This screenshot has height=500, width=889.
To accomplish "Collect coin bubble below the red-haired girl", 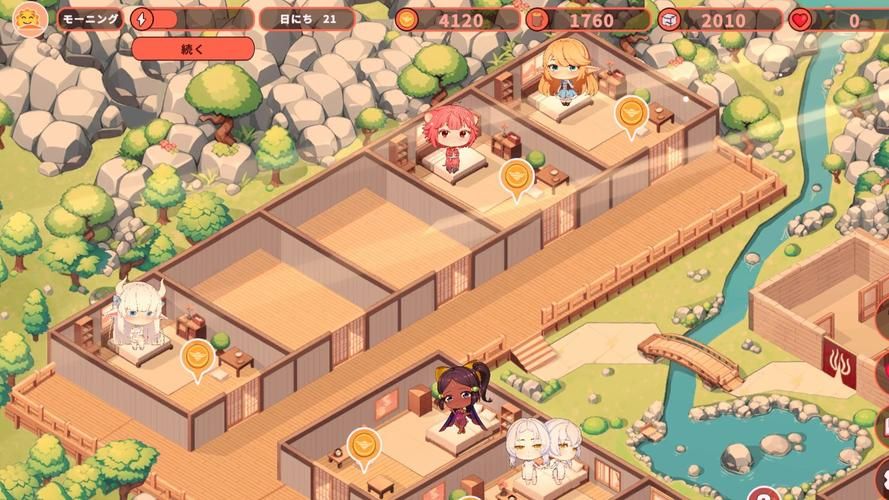I will pos(516,177).
